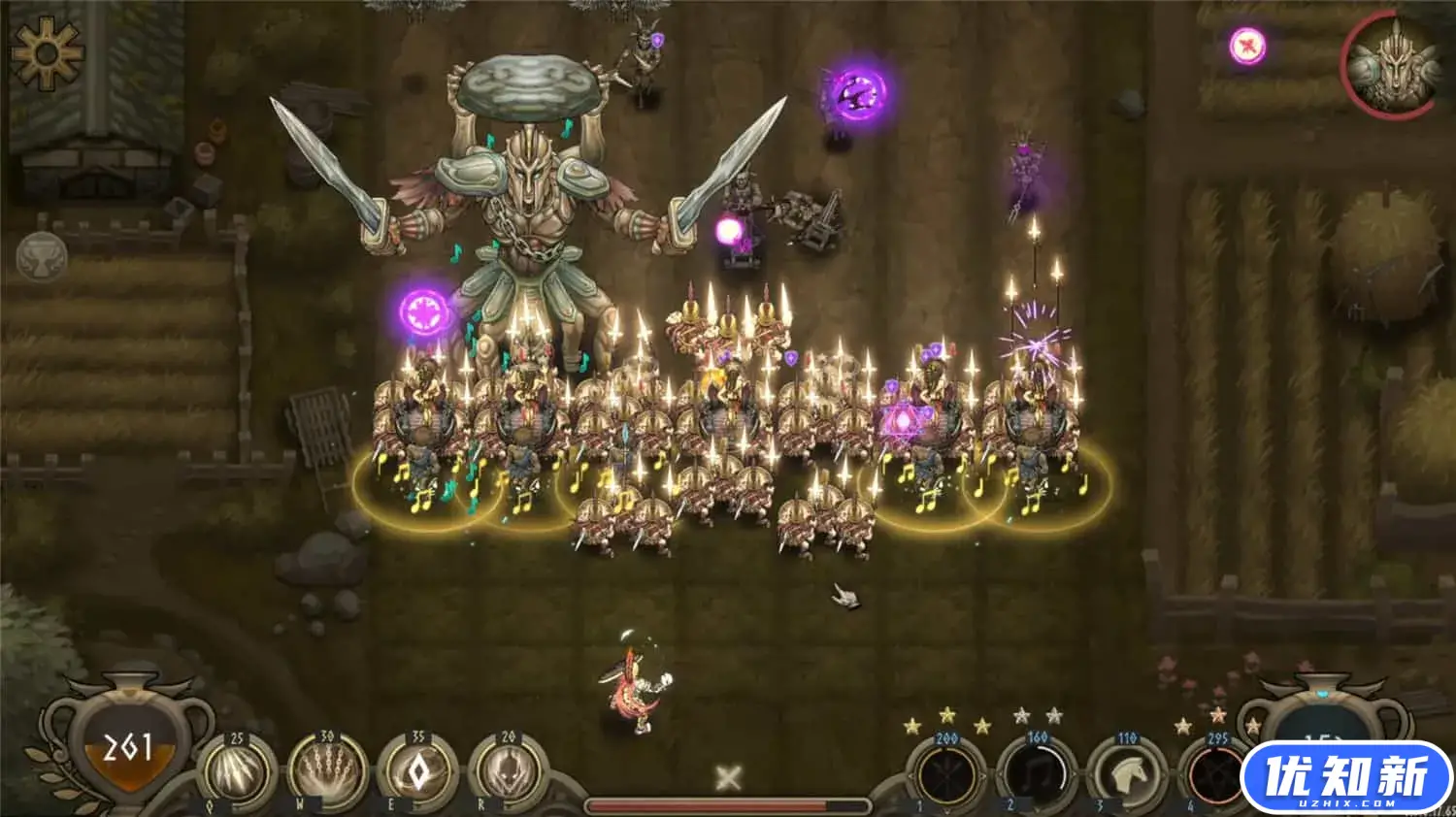Open the settings gear menu
Image resolution: width=1456 pixels, height=817 pixels.
(x=46, y=53)
